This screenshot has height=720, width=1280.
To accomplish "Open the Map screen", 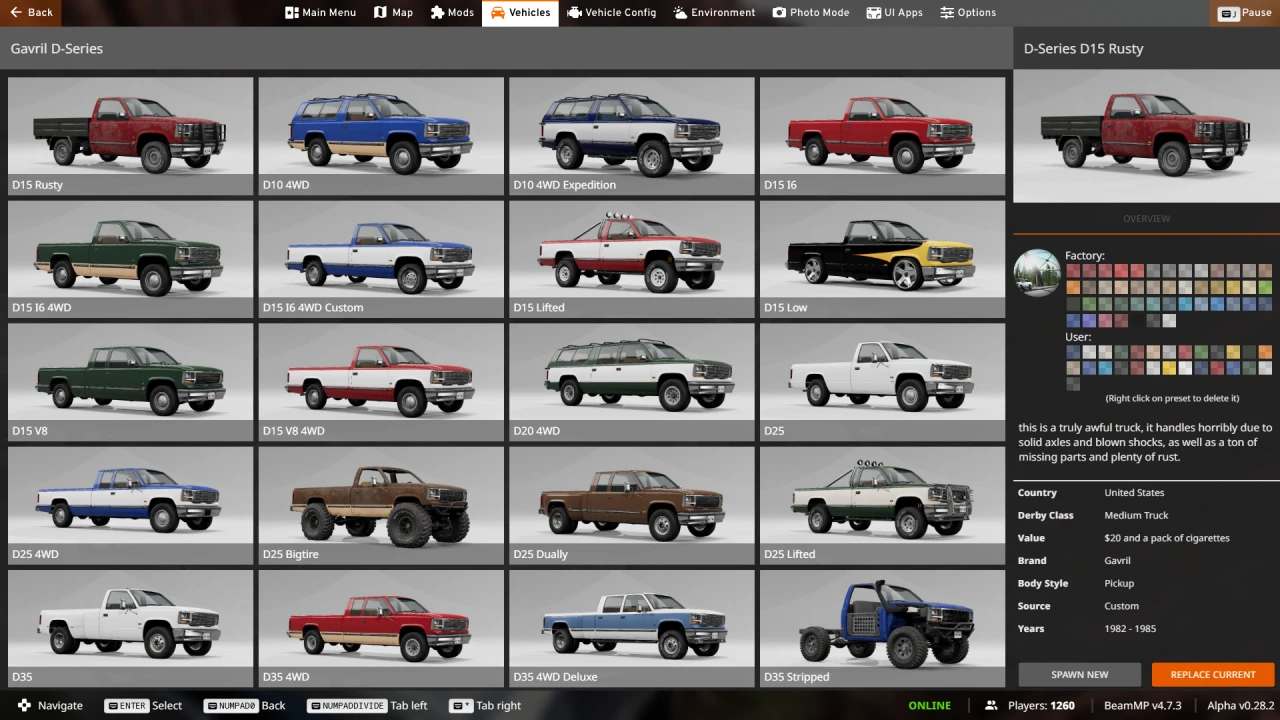I will coord(393,13).
